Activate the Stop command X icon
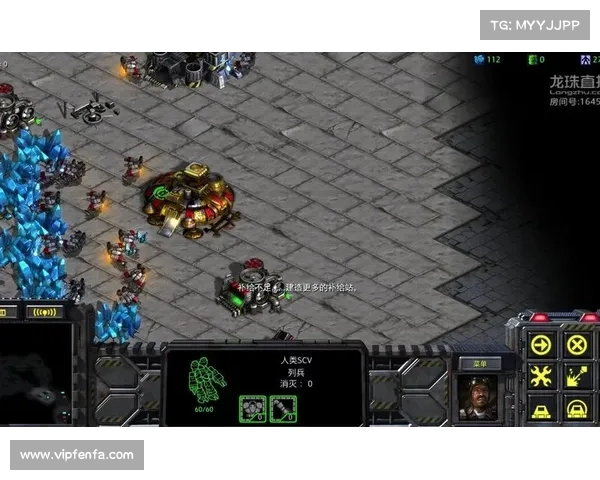This screenshot has width=600, height=480. tap(577, 345)
